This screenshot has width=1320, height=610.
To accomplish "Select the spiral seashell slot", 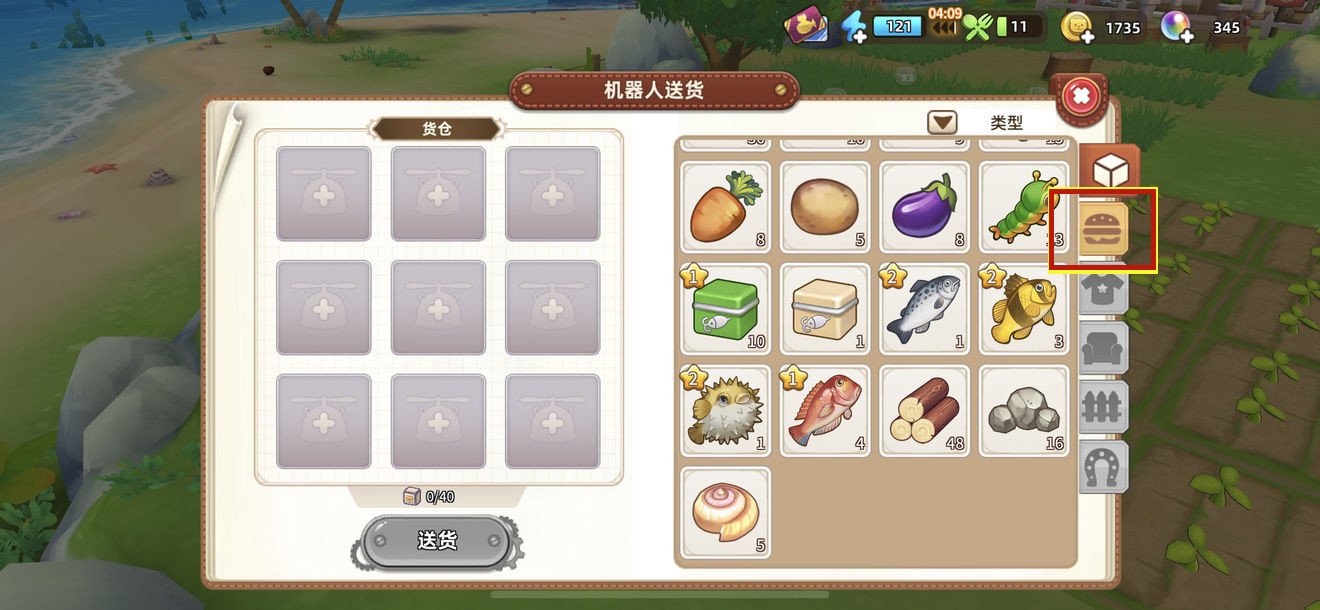I will coord(726,511).
